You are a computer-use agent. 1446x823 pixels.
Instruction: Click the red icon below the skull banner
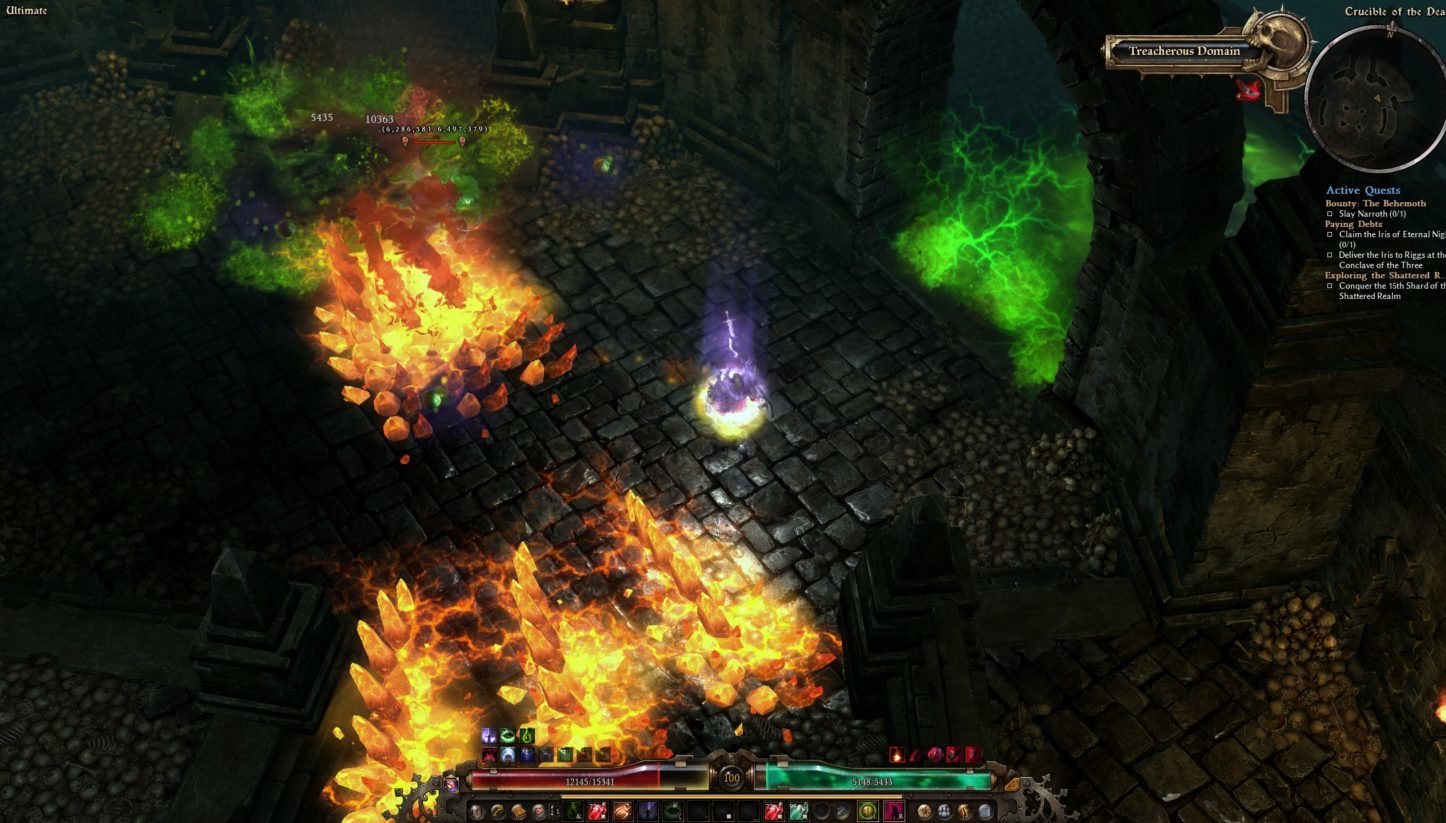click(1245, 90)
